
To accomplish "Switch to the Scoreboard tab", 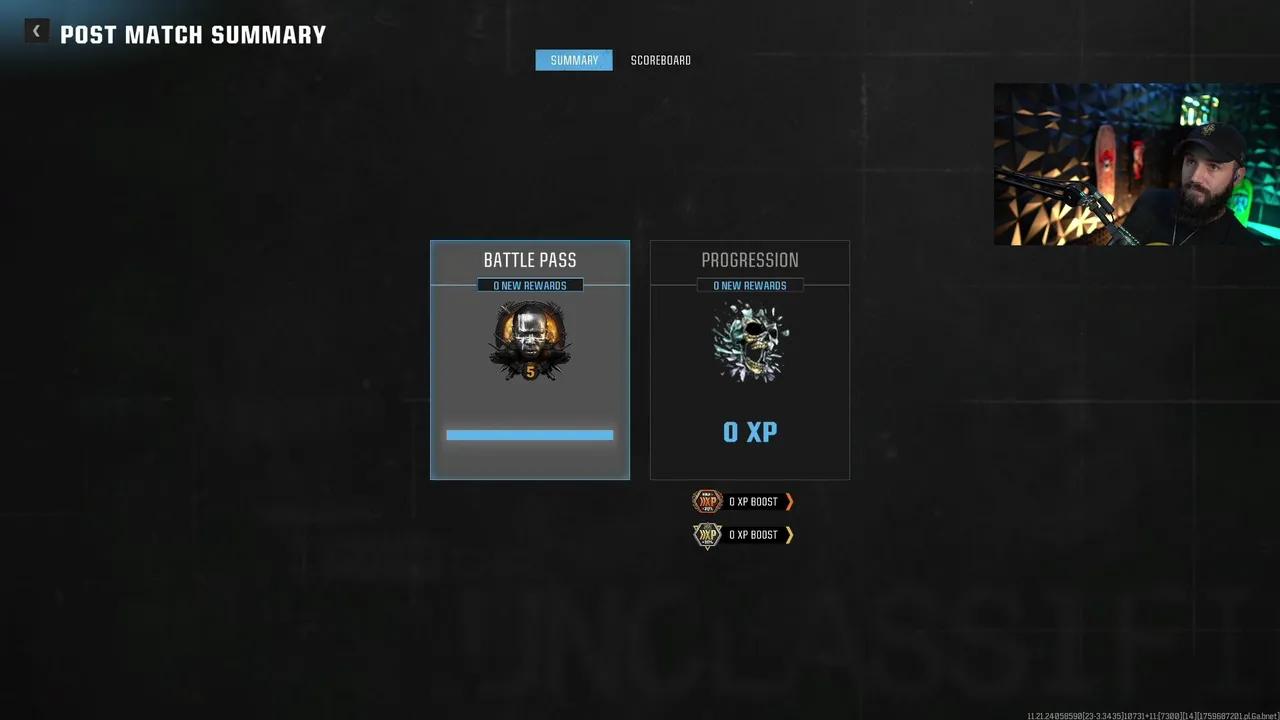I will [x=660, y=60].
